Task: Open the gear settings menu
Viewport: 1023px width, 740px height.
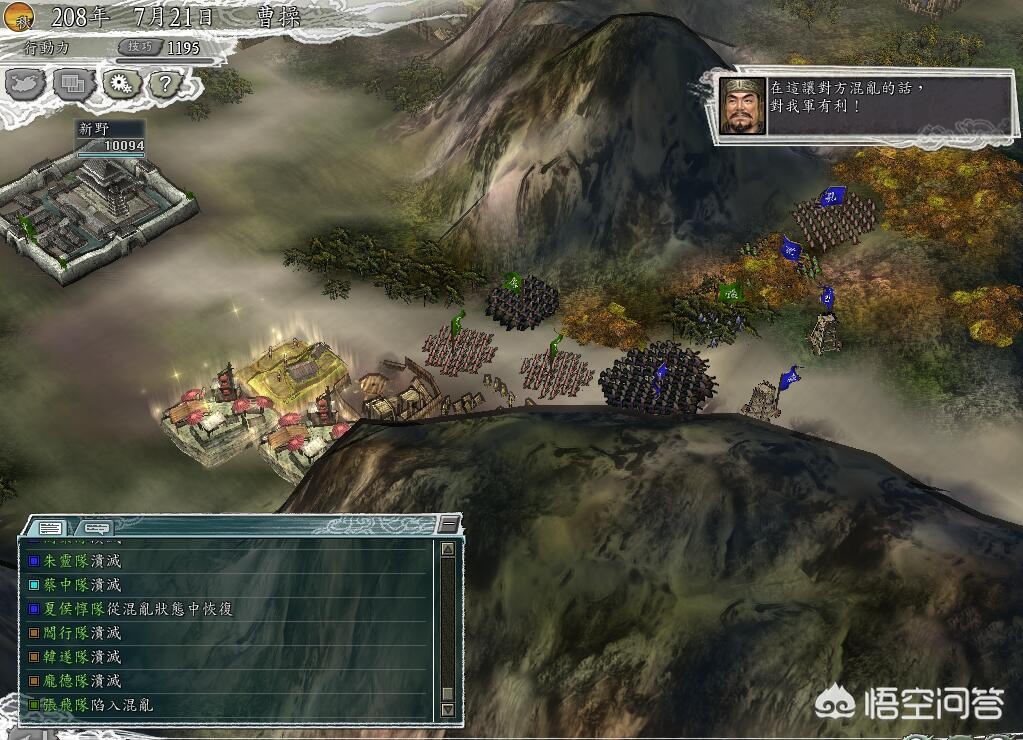Action: (121, 83)
